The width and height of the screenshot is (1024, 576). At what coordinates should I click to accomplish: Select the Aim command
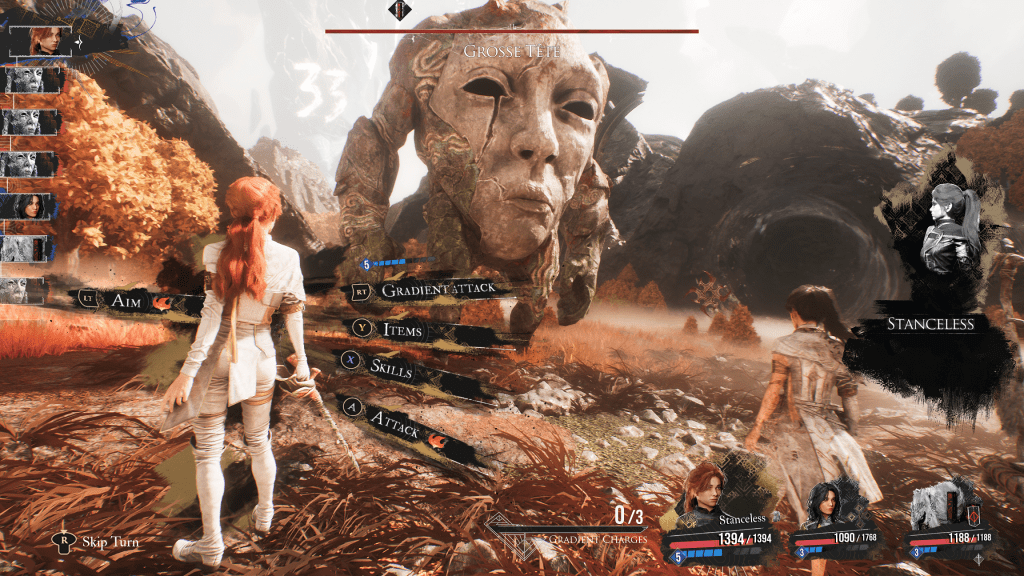[x=125, y=299]
